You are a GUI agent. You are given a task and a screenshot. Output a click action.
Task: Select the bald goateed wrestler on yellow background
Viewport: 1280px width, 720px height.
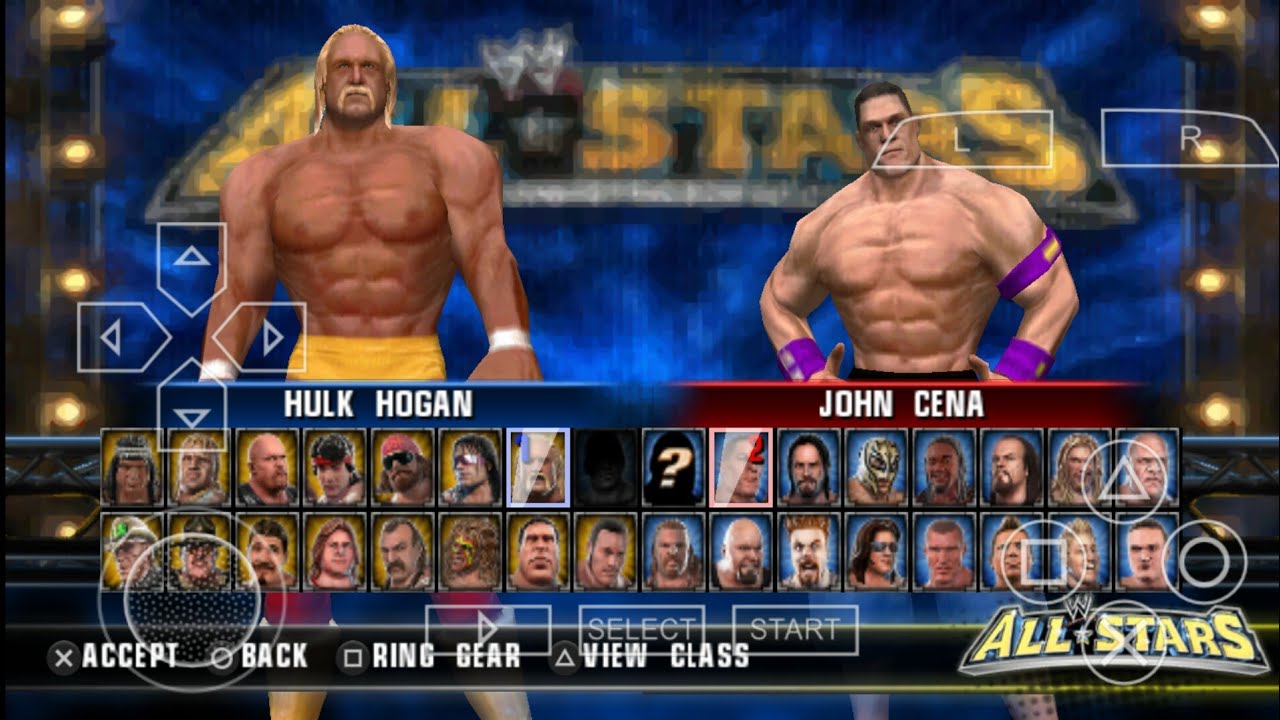tap(268, 467)
